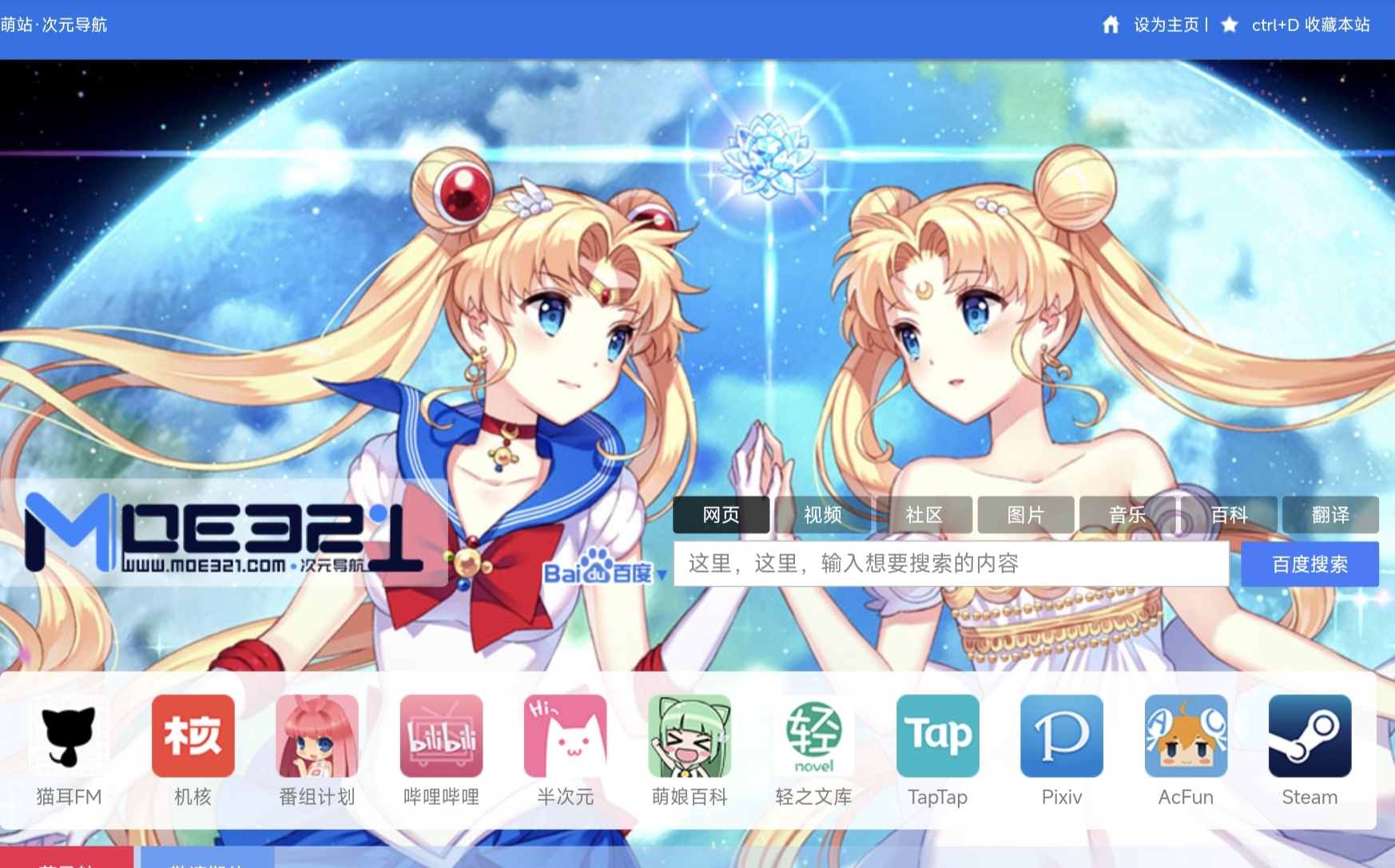Open the 半次元 site icon
Image resolution: width=1395 pixels, height=868 pixels.
click(566, 736)
